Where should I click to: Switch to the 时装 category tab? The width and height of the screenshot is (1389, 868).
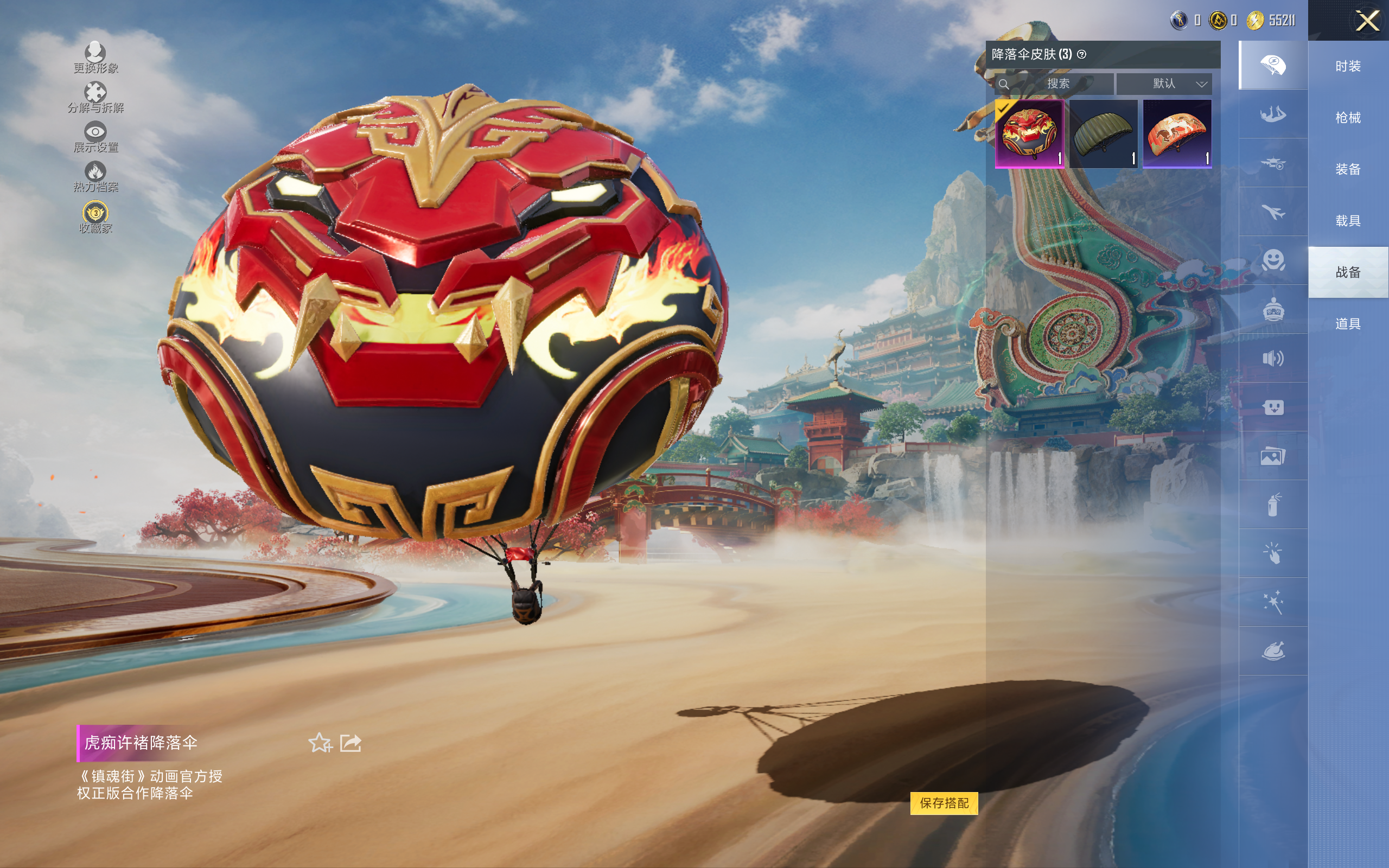(x=1348, y=66)
